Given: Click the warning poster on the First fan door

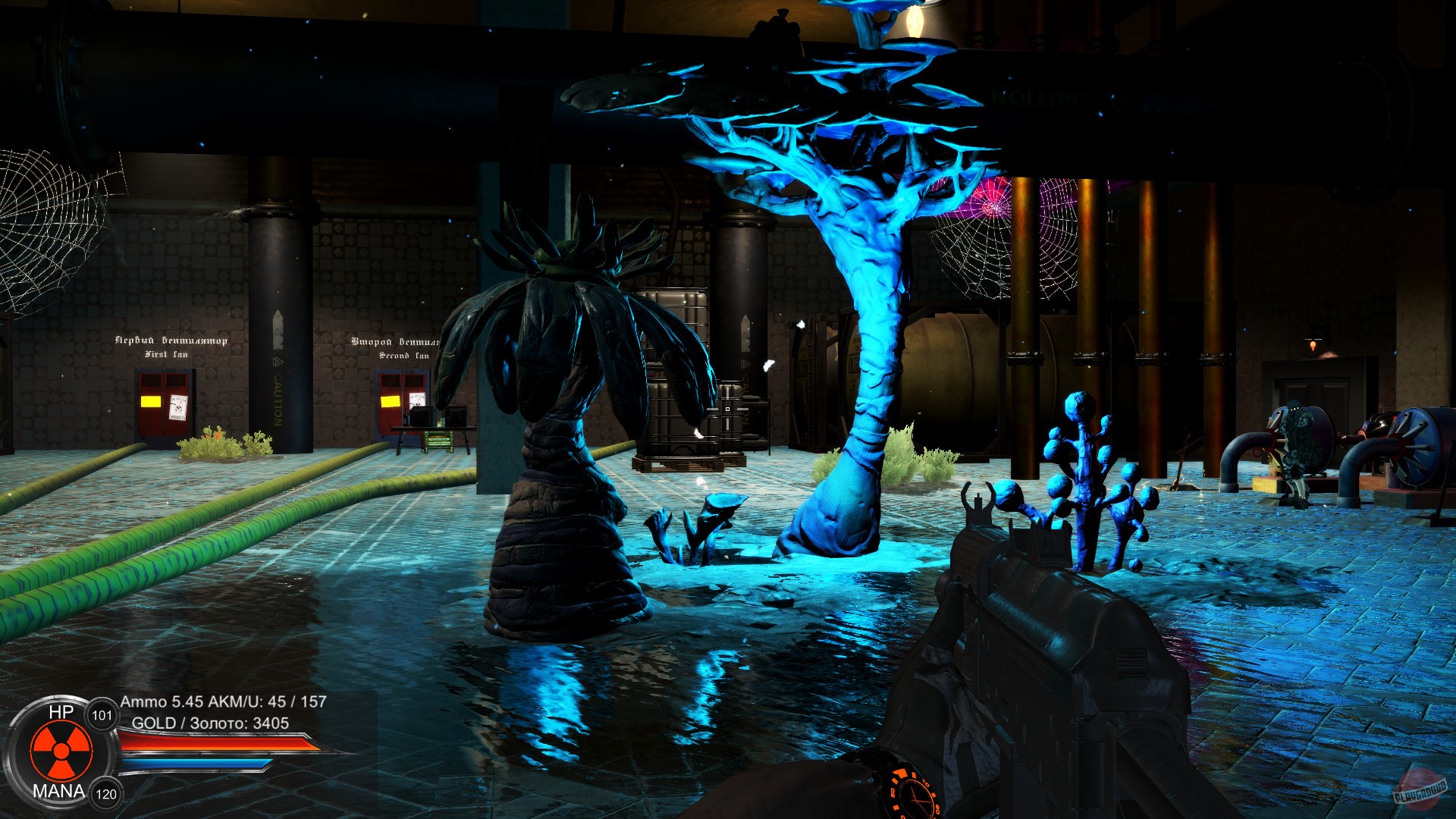Looking at the screenshot, I should (179, 407).
